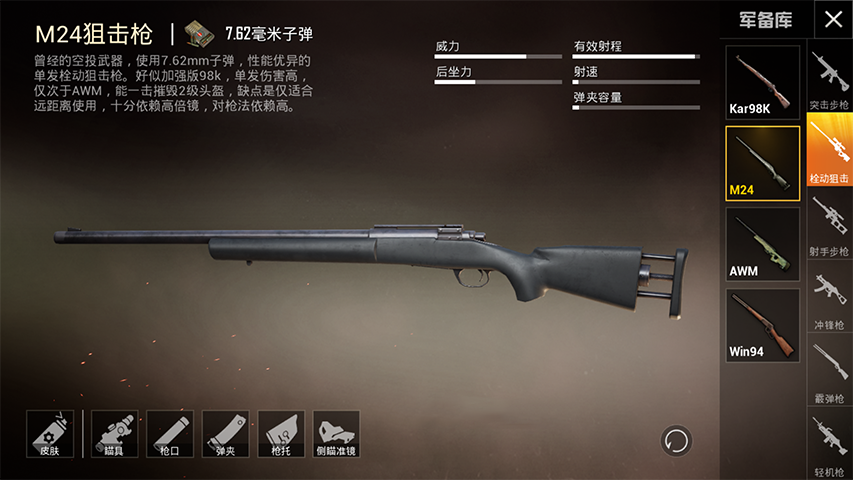
Task: Choose the 枪口 muzzle attachment slot
Action: click(170, 434)
